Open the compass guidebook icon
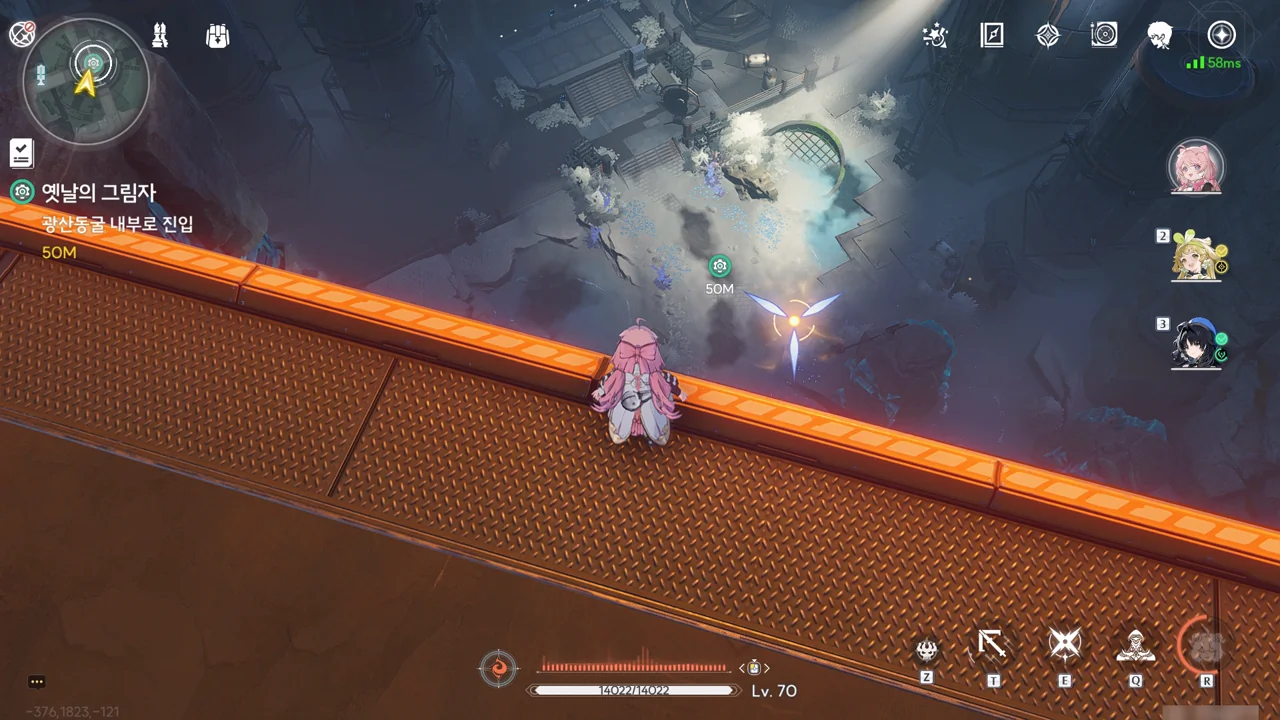Viewport: 1280px width, 720px height. [x=991, y=36]
